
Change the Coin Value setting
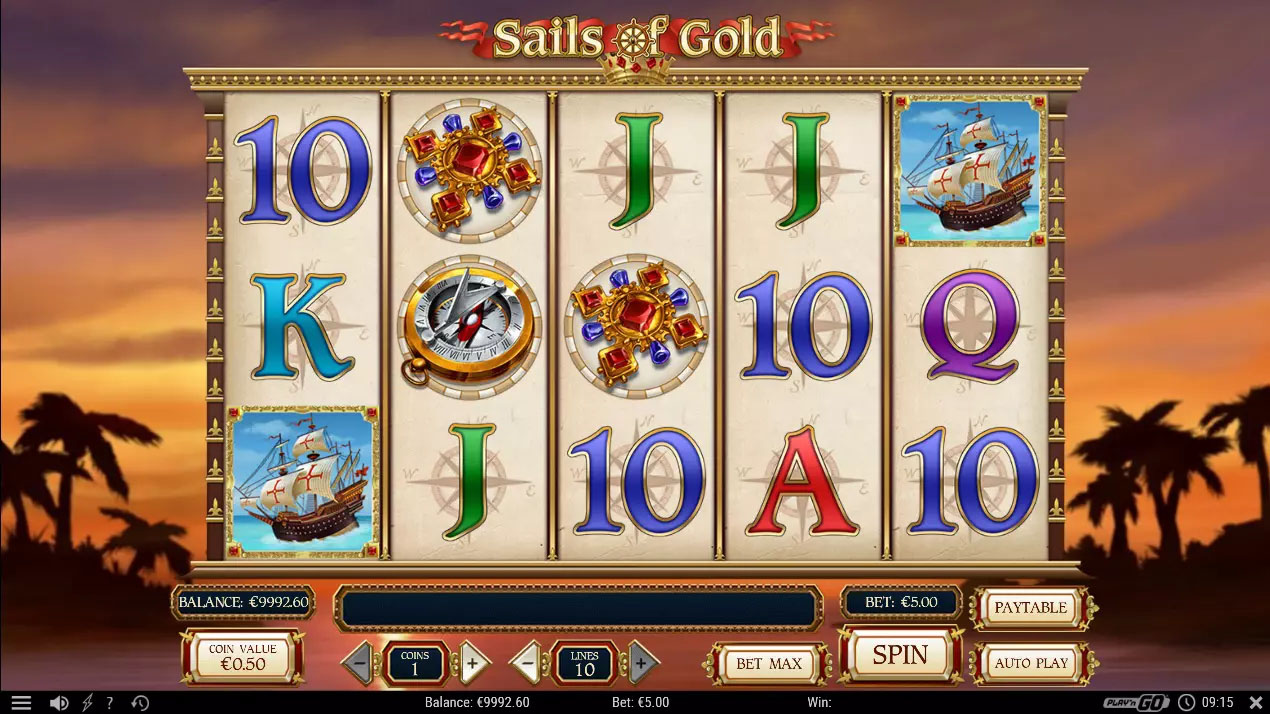tap(242, 657)
